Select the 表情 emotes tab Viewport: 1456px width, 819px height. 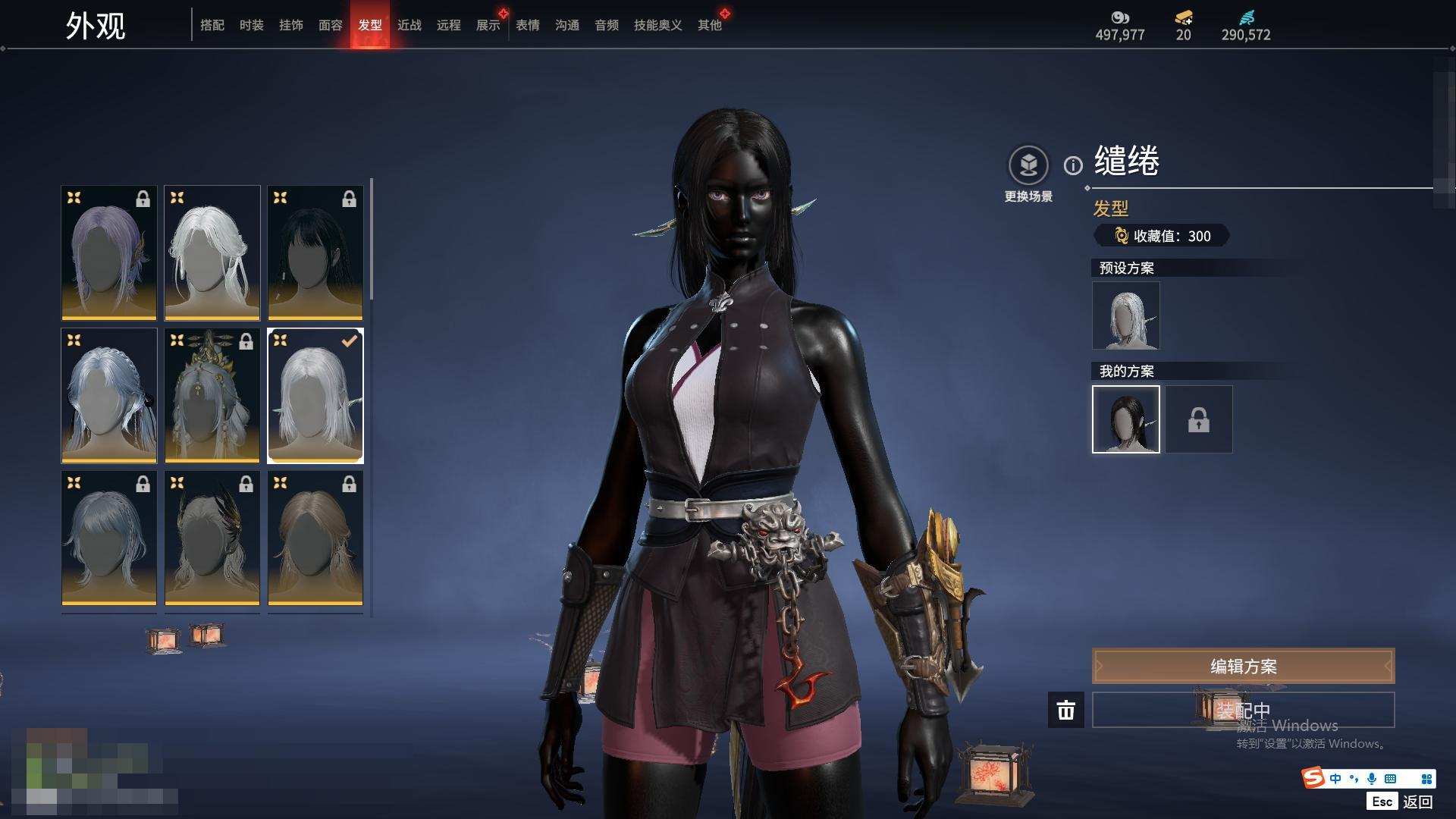click(528, 25)
